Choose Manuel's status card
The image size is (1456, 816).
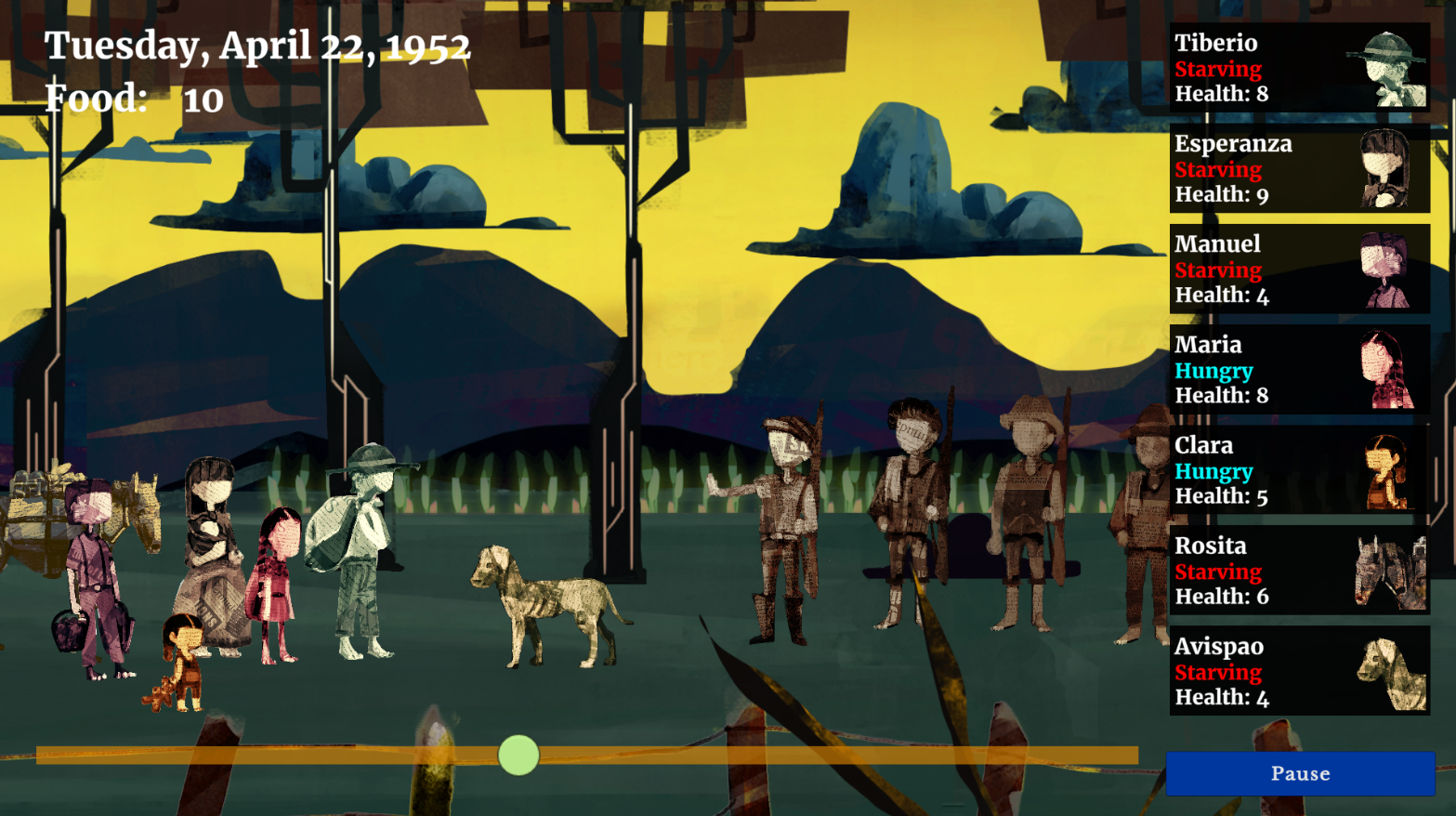1299,269
